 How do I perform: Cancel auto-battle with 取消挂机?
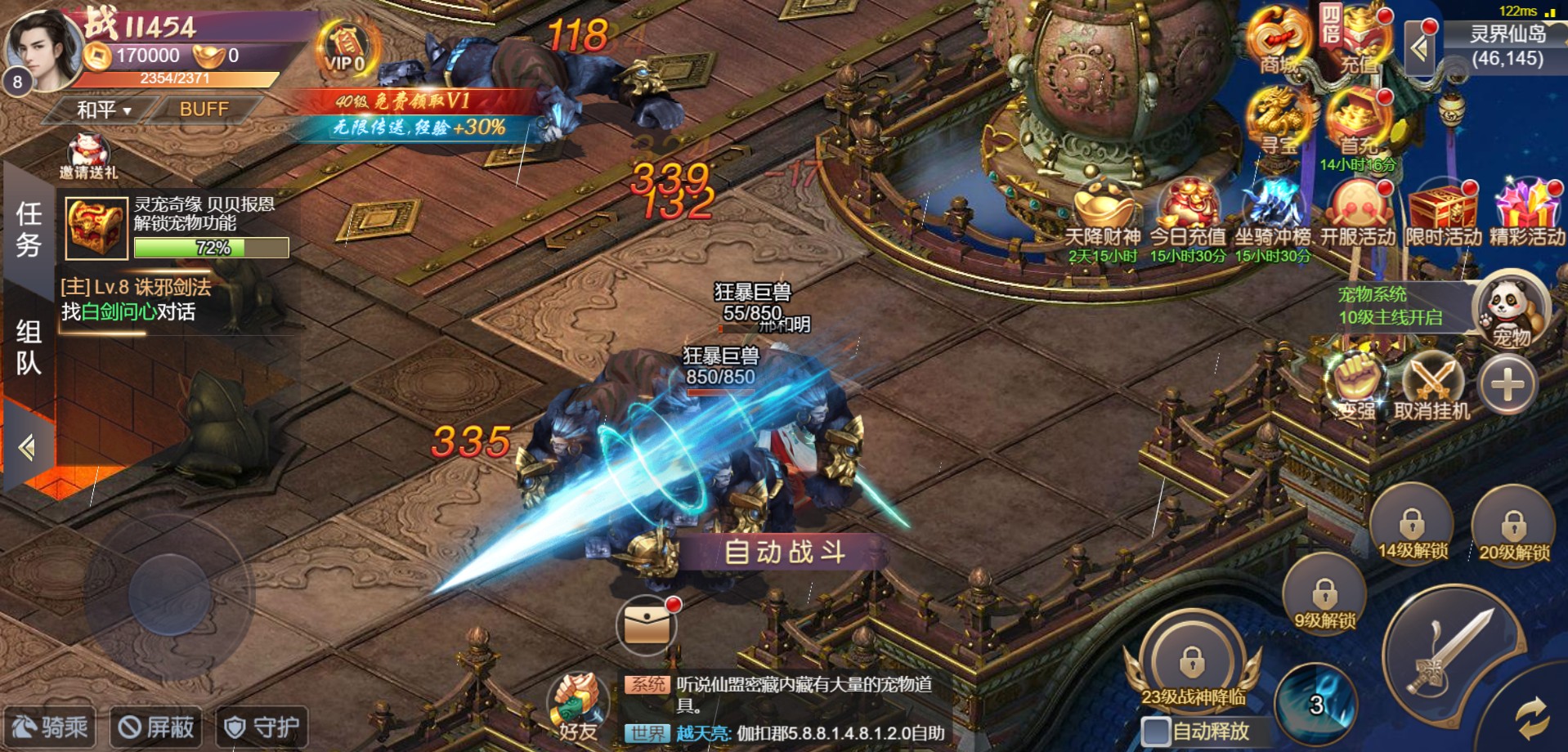pos(1432,386)
